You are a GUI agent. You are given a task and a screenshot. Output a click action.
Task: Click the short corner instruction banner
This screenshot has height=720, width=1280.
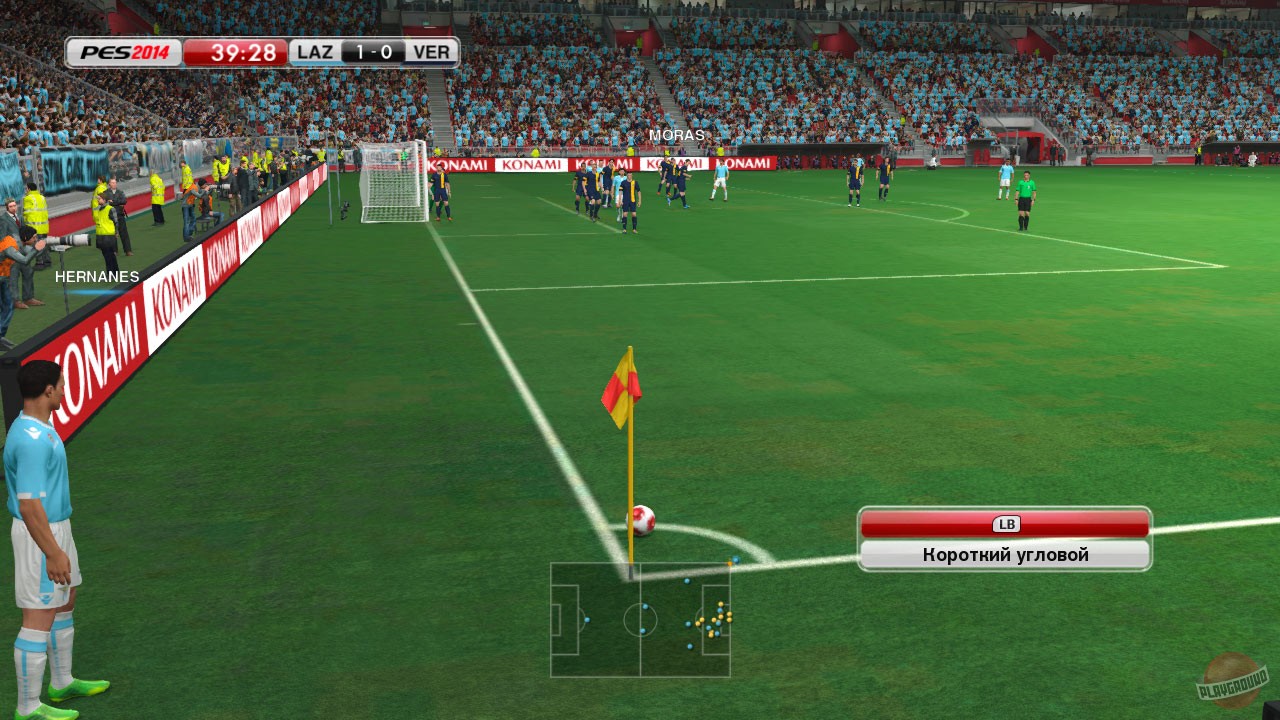(x=1004, y=554)
